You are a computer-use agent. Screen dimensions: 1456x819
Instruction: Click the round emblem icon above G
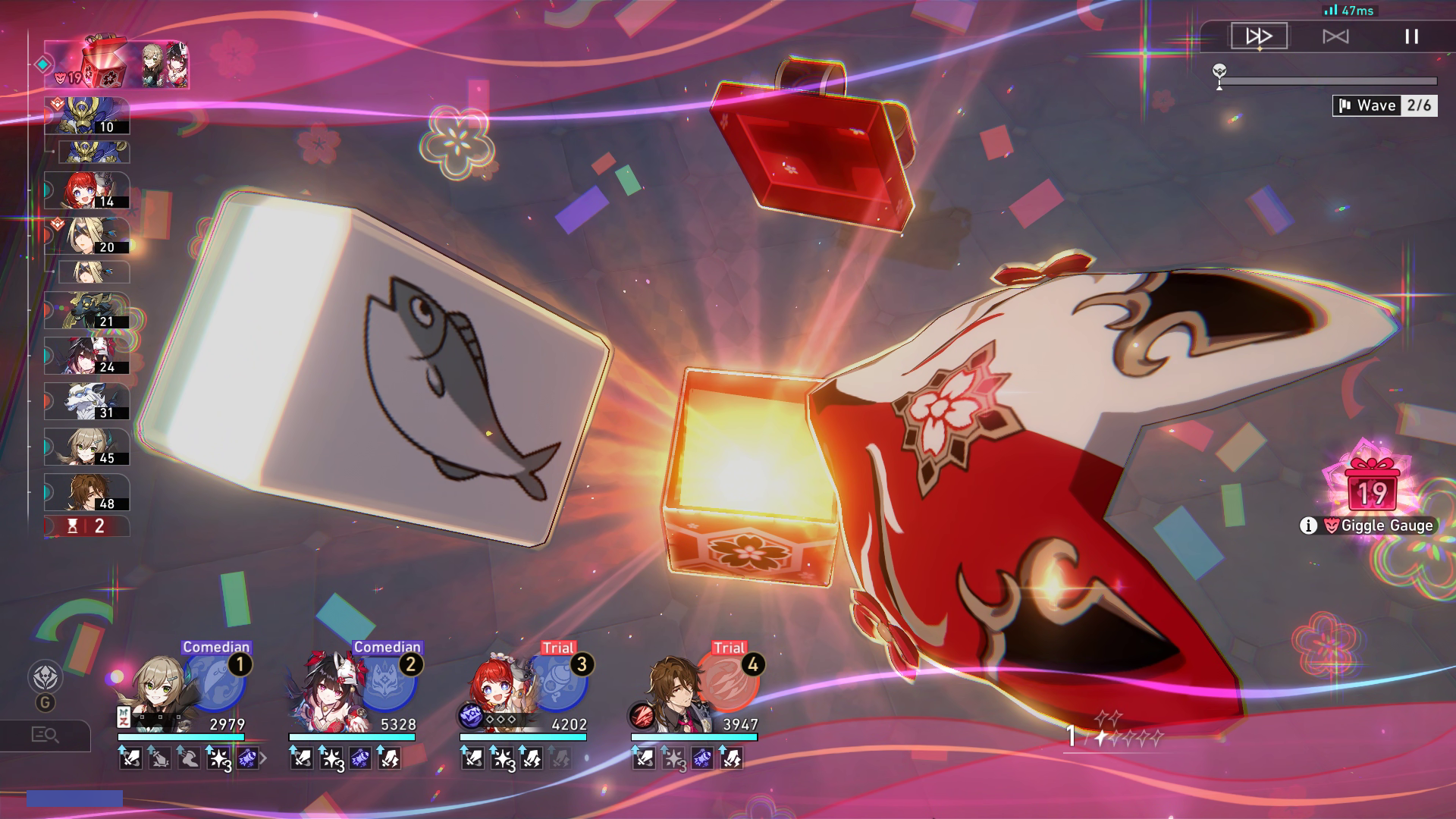pyautogui.click(x=45, y=676)
